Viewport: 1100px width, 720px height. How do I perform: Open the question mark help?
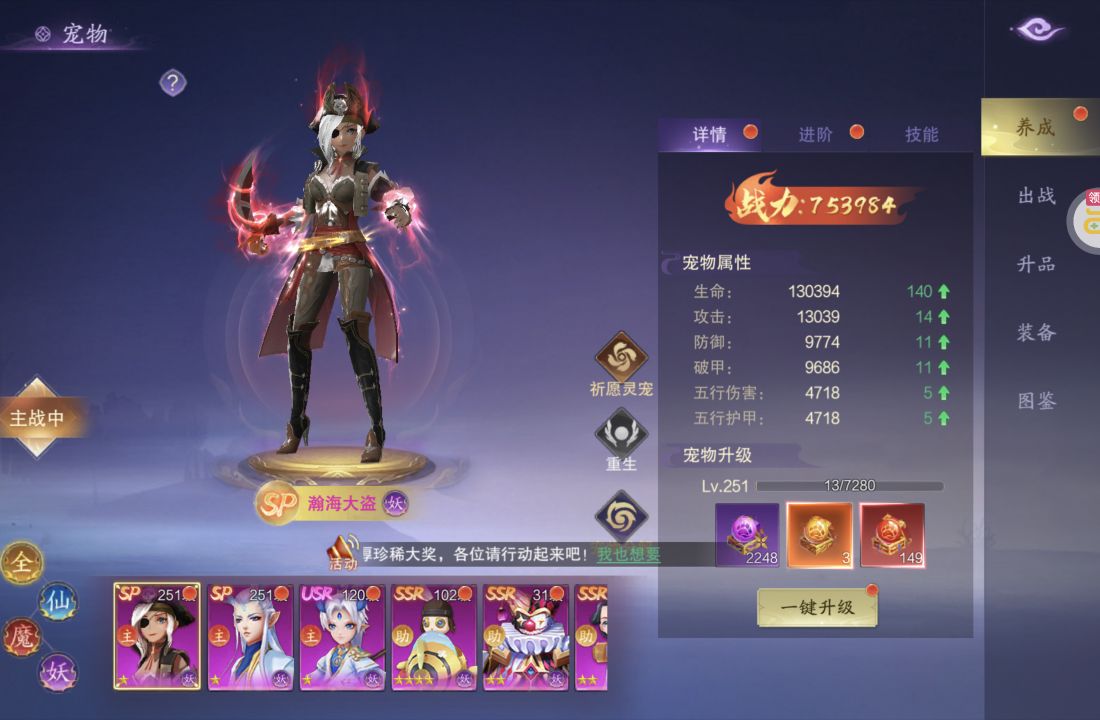click(173, 82)
